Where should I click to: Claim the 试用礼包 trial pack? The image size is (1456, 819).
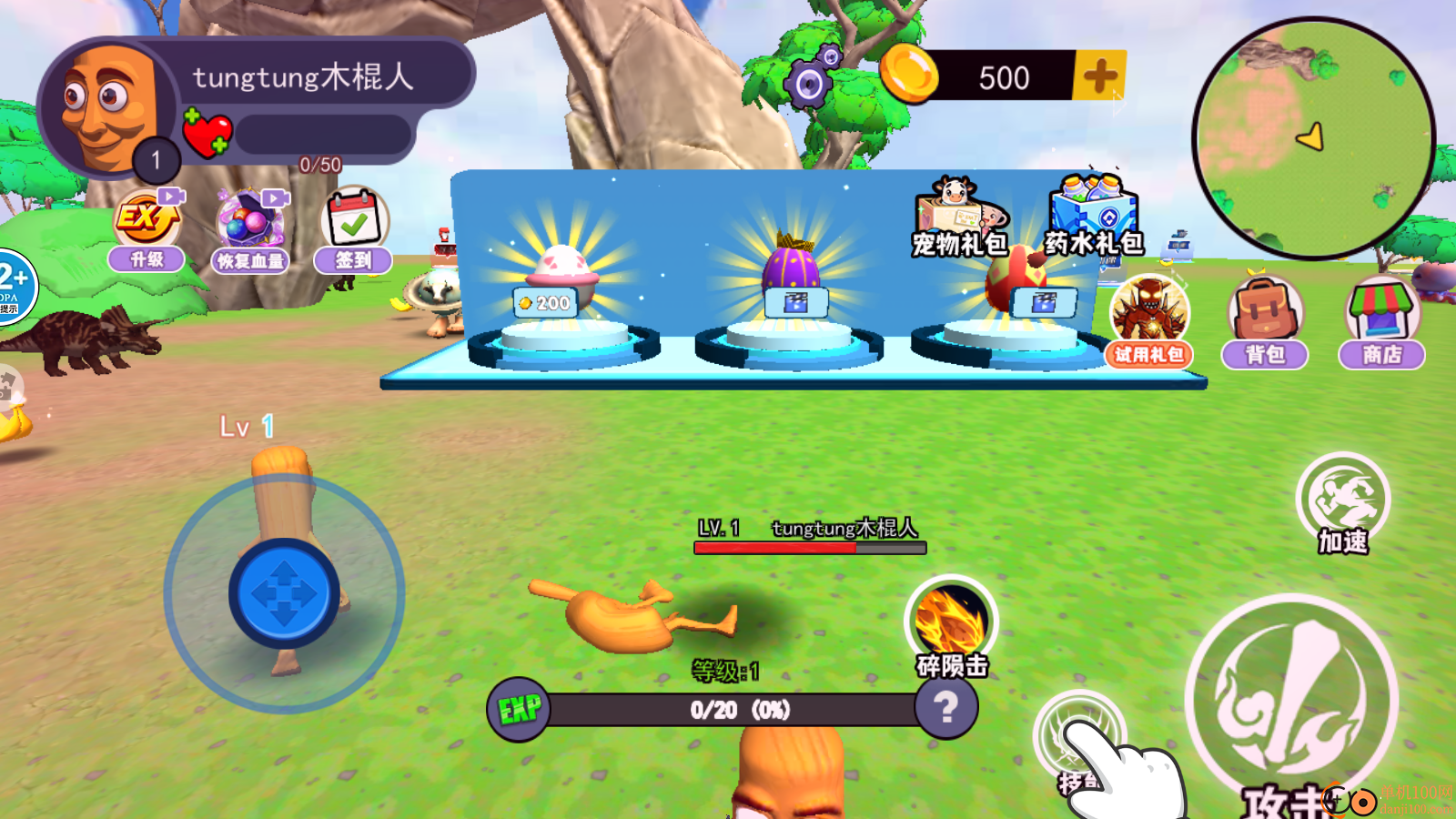pyautogui.click(x=1149, y=322)
